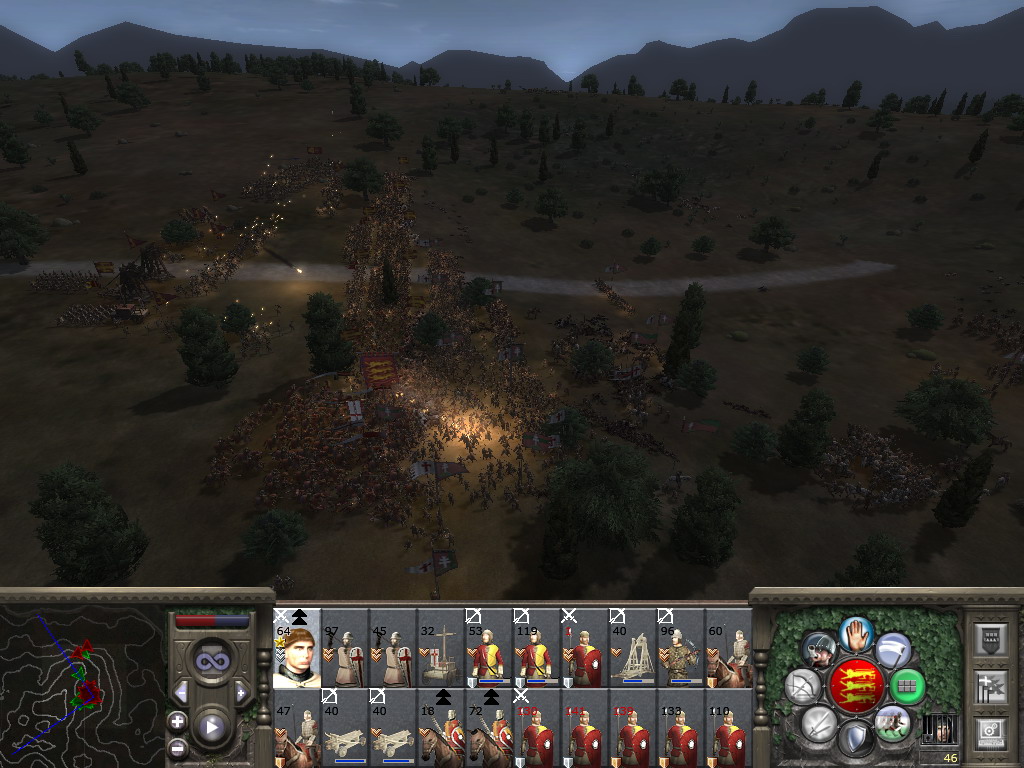Click the play speed button
This screenshot has height=768, width=1024.
coord(210,727)
